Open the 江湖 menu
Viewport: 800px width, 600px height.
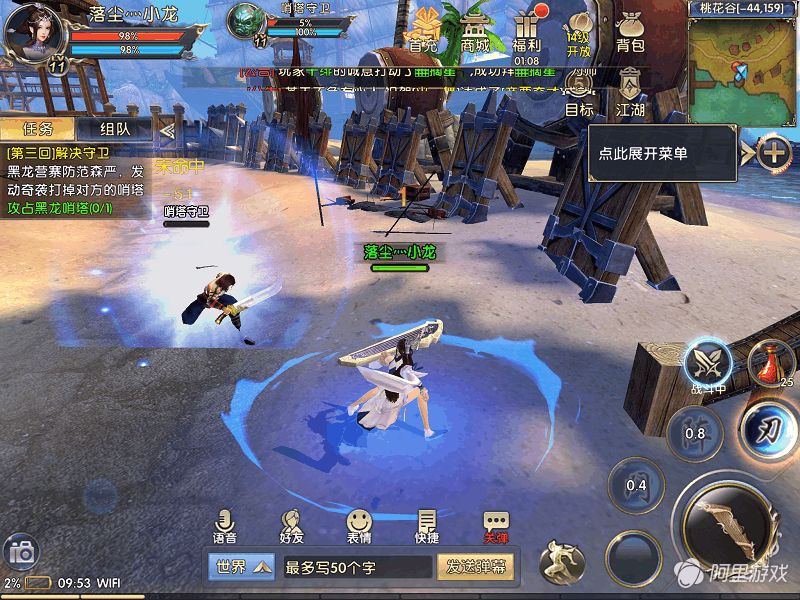pos(630,93)
